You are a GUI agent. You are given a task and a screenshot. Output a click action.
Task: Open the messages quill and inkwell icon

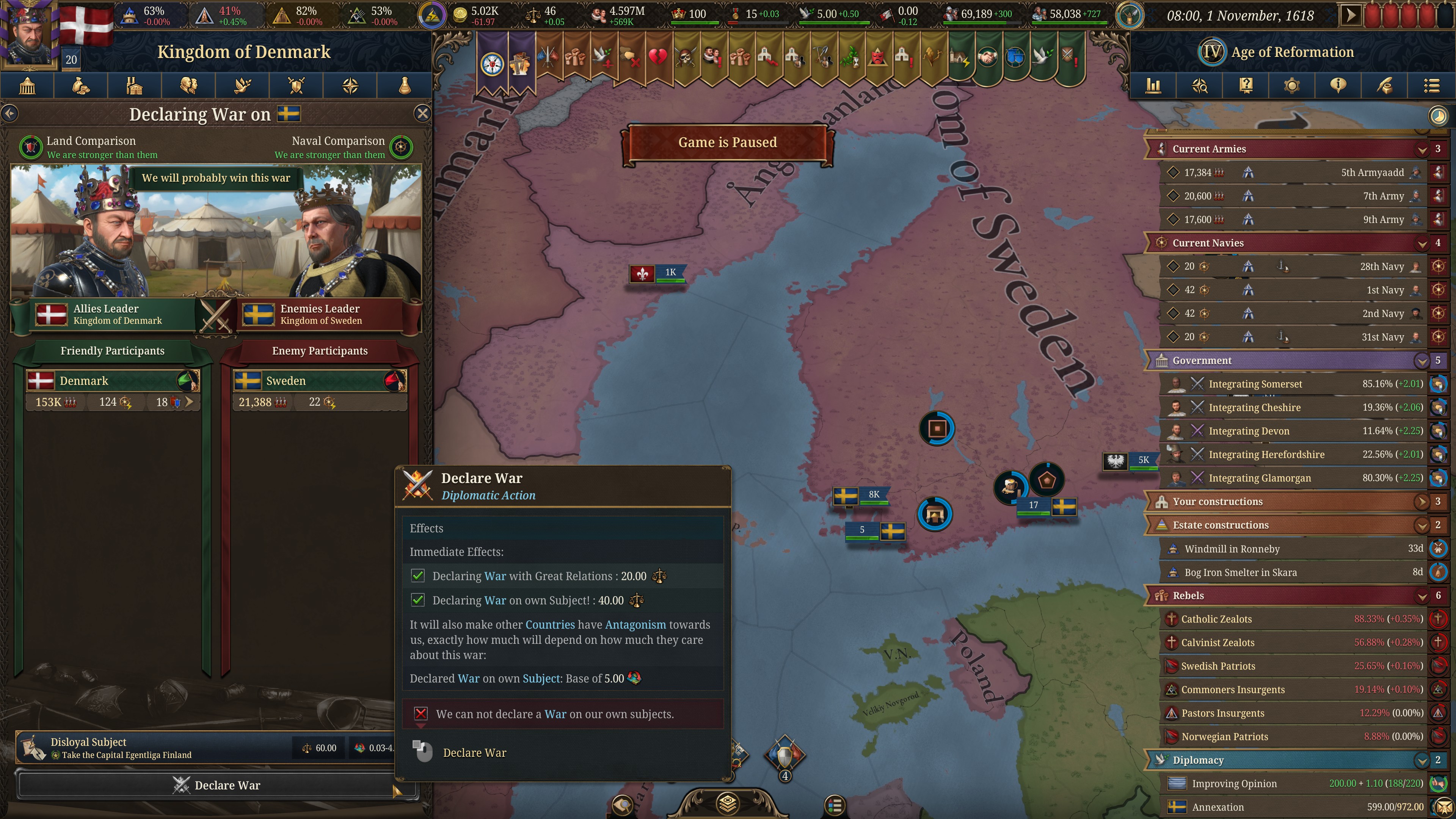(1384, 86)
